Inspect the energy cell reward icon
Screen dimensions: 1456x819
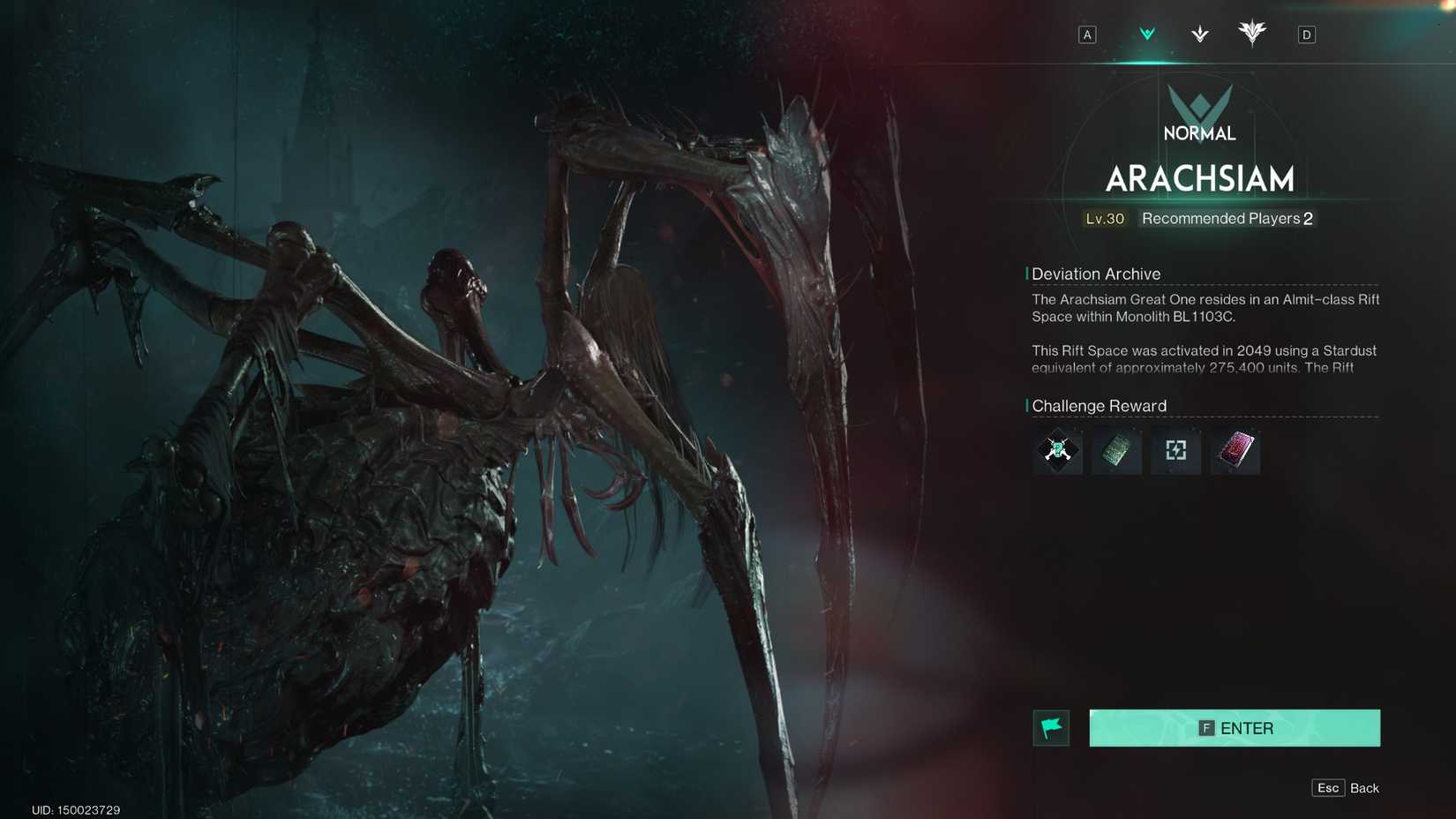click(1175, 451)
